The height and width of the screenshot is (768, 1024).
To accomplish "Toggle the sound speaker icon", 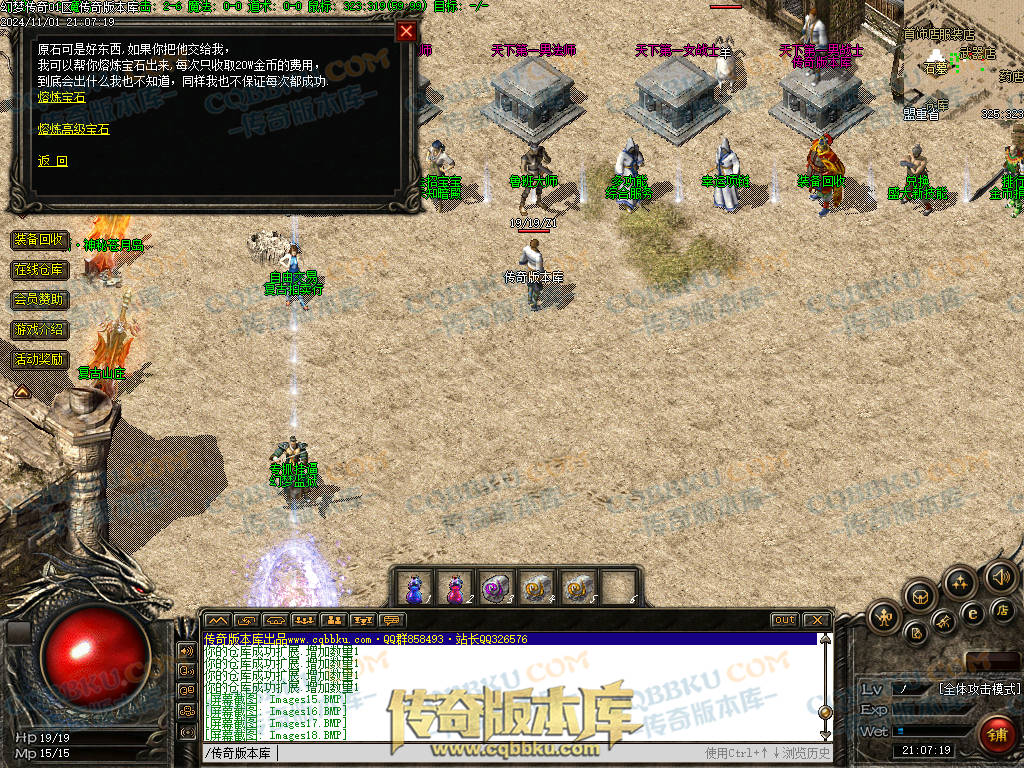I will click(1000, 577).
